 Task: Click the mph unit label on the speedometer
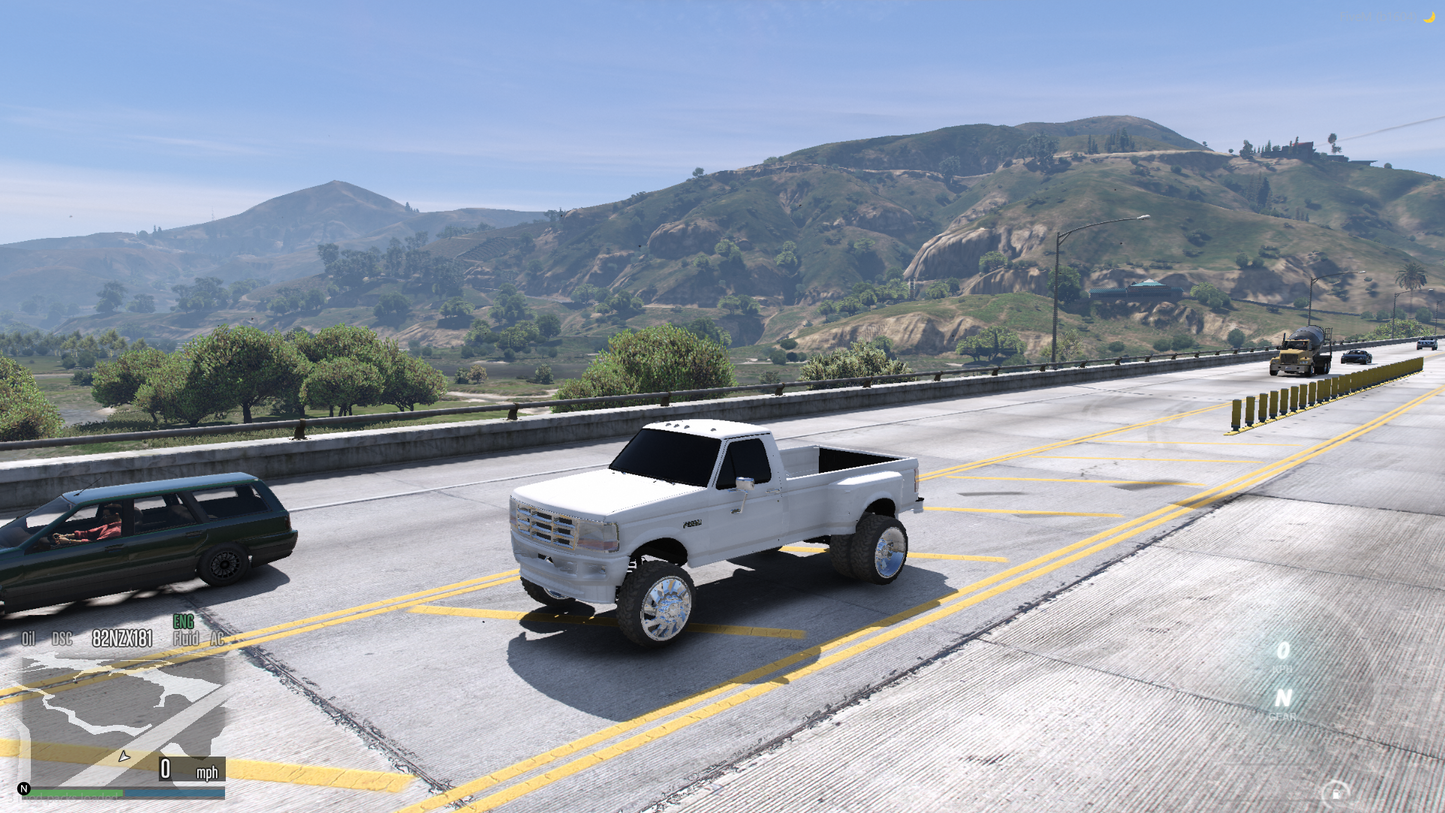tap(208, 773)
